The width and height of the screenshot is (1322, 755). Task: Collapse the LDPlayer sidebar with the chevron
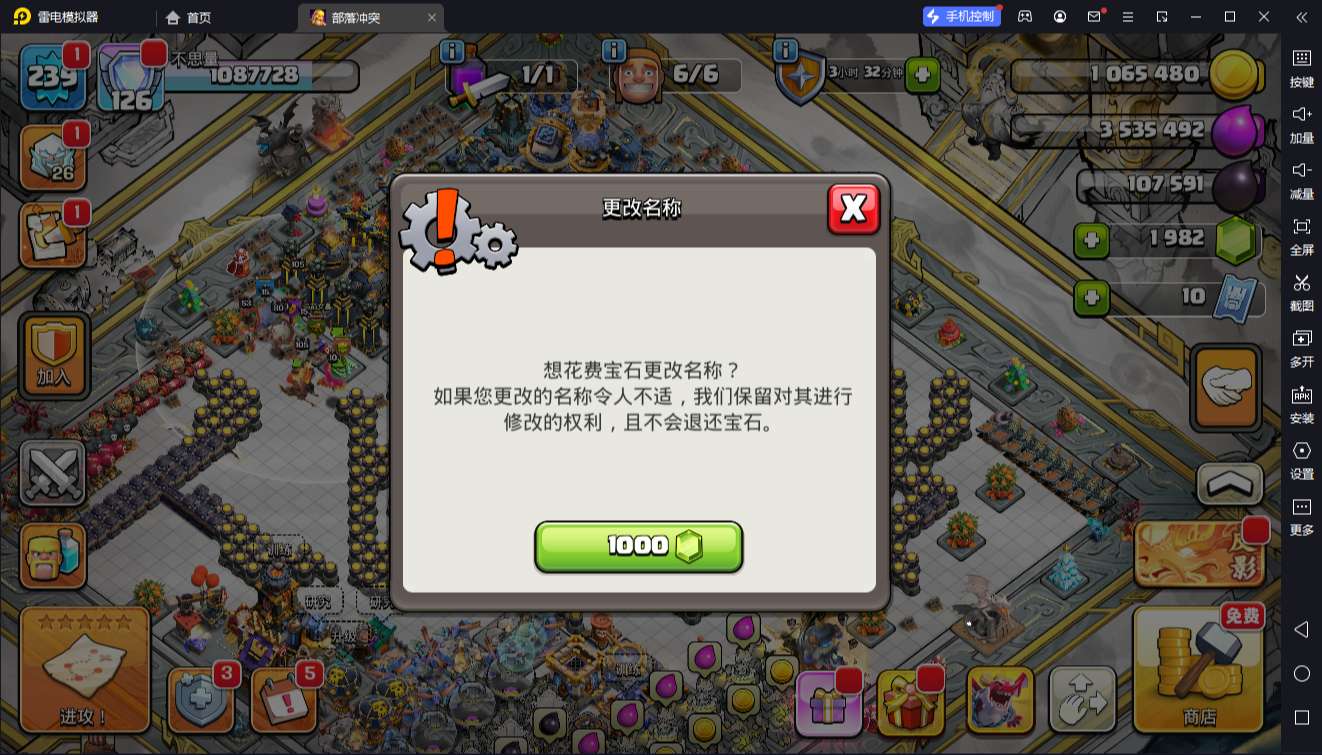tap(1302, 17)
